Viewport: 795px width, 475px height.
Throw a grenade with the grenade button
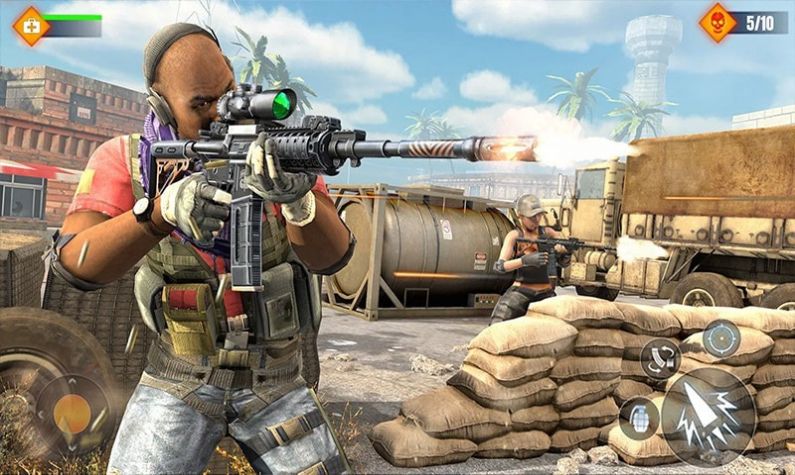(x=638, y=418)
